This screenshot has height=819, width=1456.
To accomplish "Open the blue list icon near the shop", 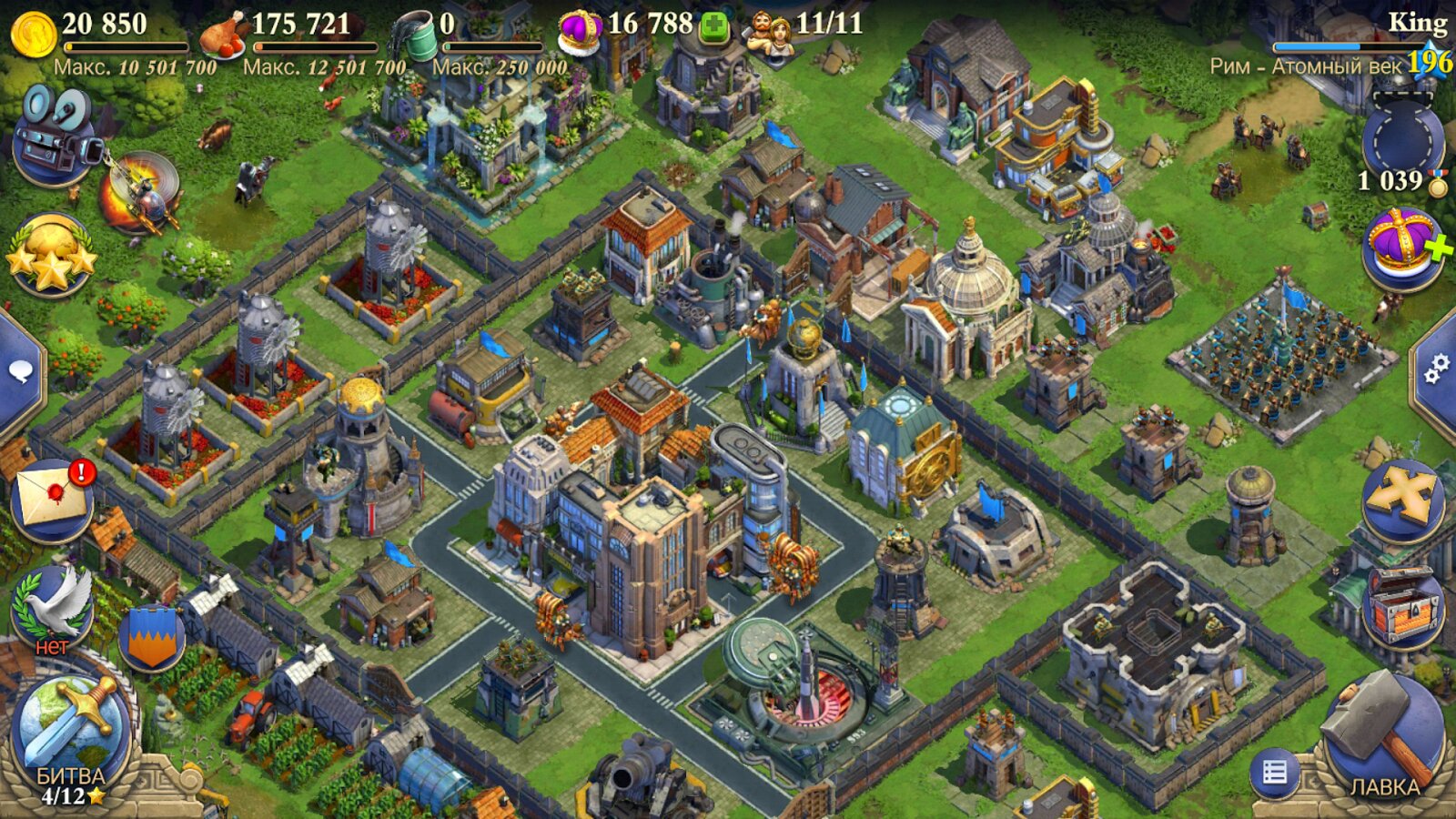I will [x=1274, y=773].
